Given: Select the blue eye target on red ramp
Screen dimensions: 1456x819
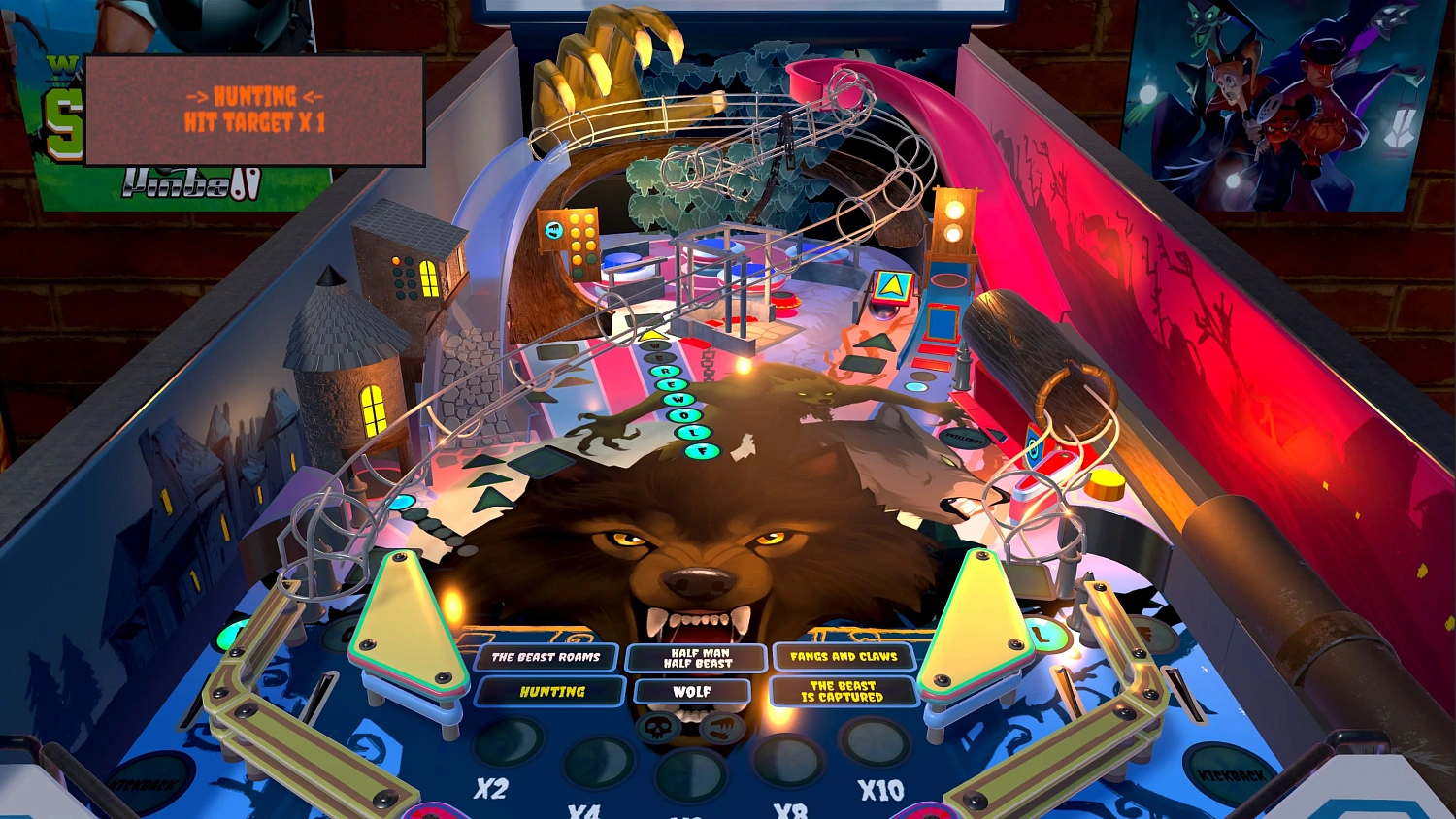Looking at the screenshot, I should coord(1034,446).
